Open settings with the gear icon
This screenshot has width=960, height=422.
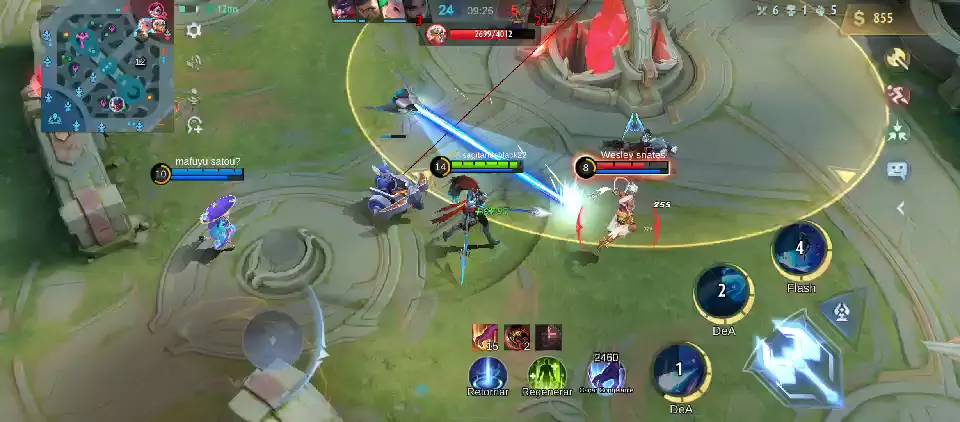[x=194, y=31]
